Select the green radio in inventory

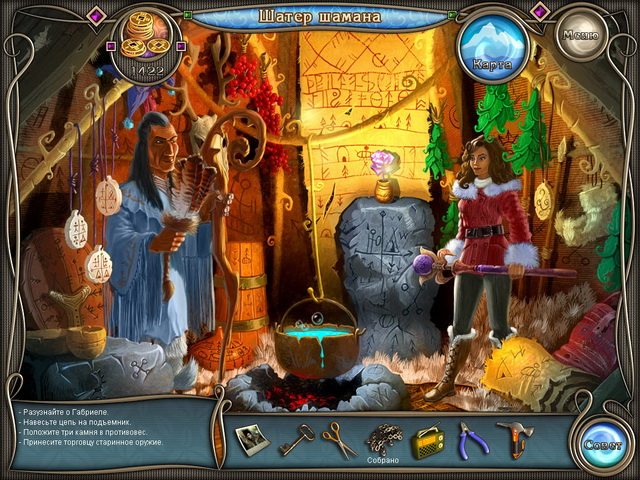[427, 441]
